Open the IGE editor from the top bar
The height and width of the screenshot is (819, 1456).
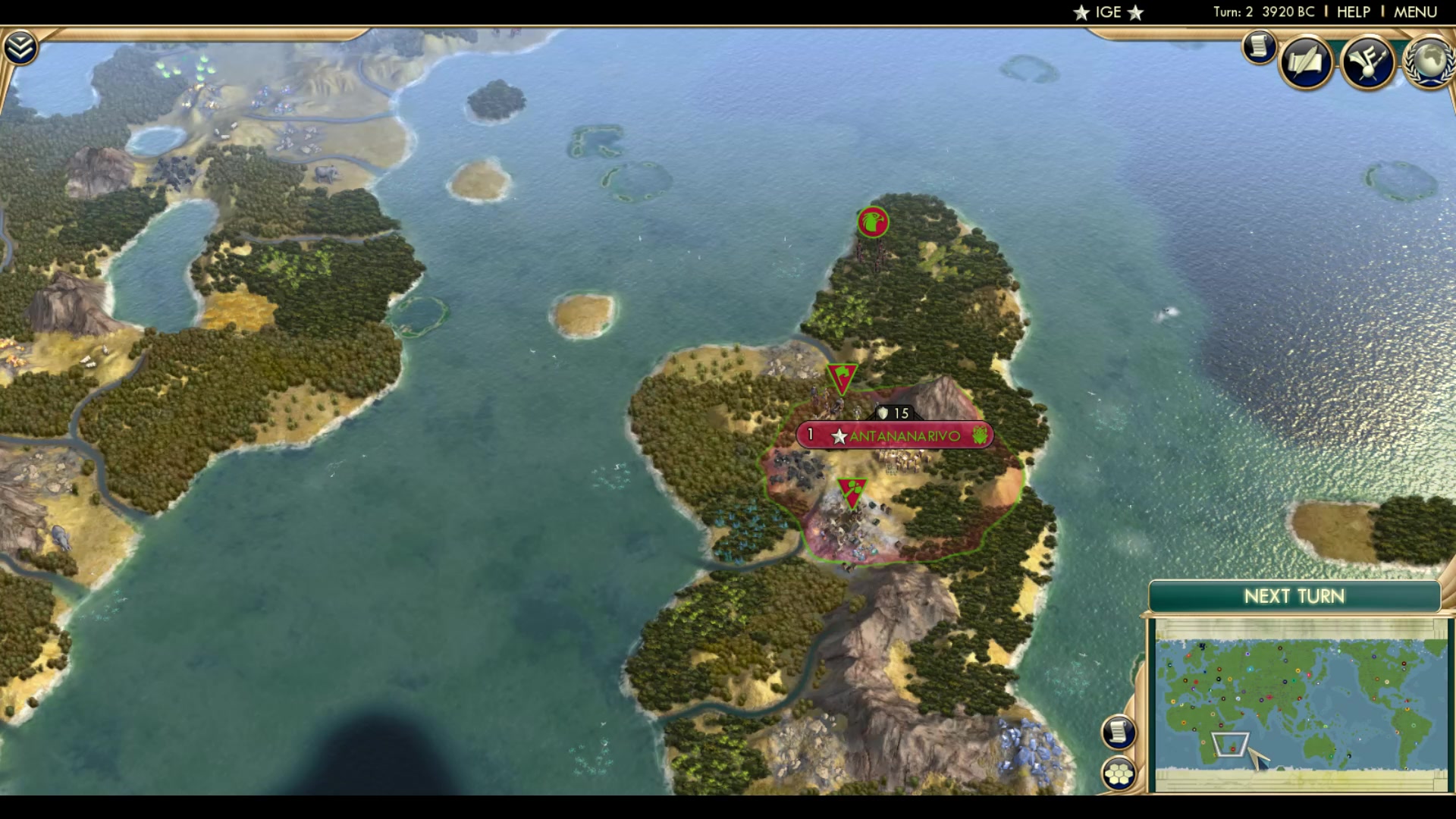pyautogui.click(x=1106, y=11)
